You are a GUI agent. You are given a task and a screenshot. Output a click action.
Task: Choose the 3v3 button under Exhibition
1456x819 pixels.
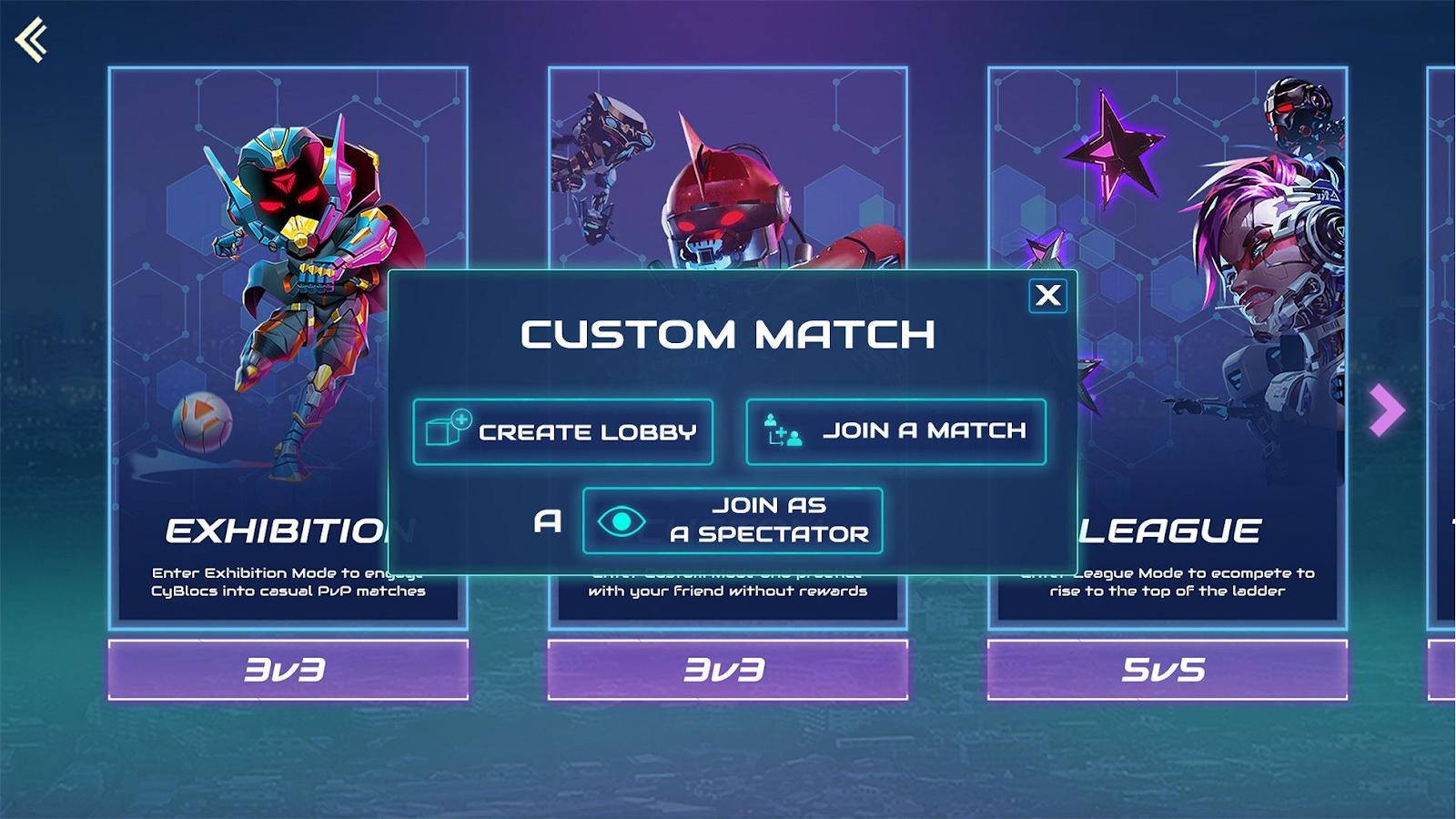tap(288, 670)
